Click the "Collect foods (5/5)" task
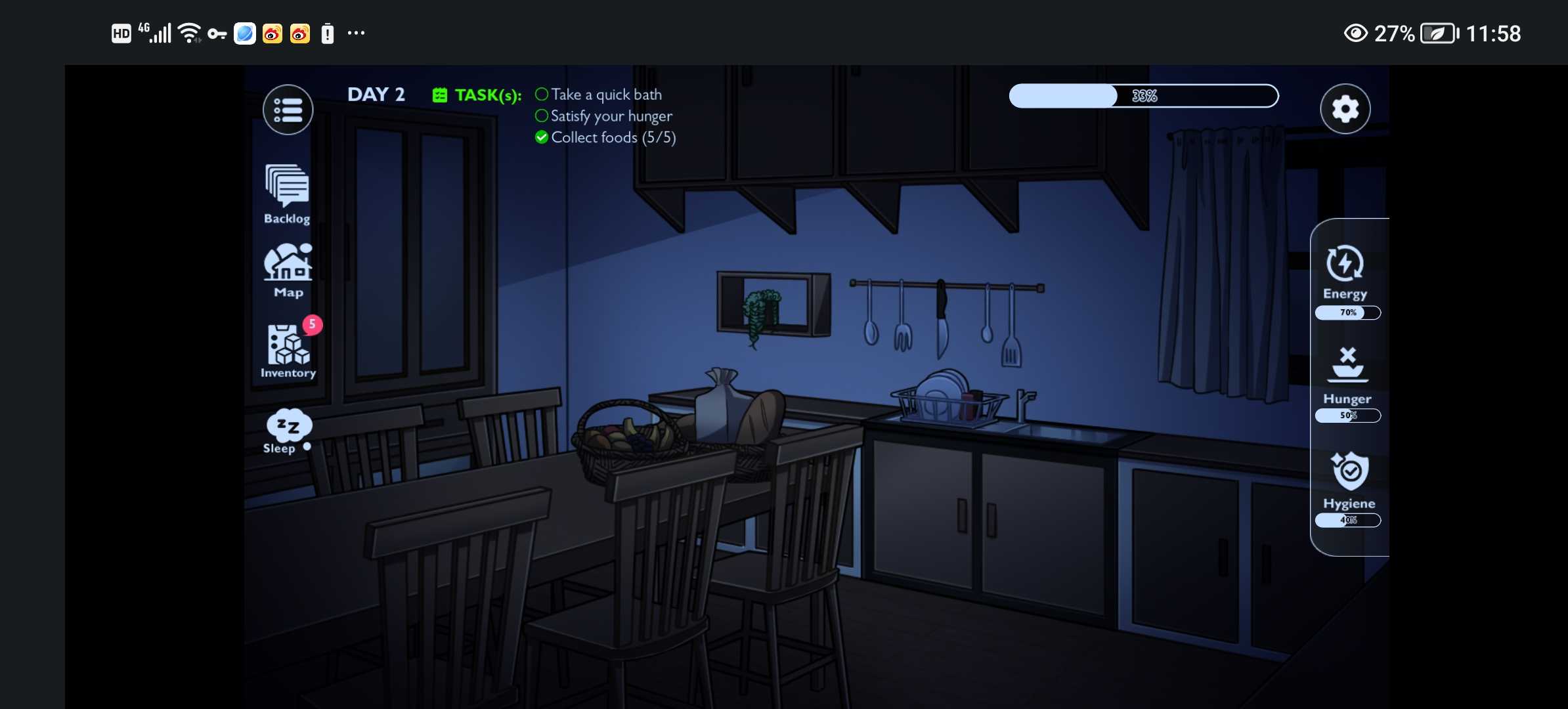The width and height of the screenshot is (1568, 709). click(613, 137)
